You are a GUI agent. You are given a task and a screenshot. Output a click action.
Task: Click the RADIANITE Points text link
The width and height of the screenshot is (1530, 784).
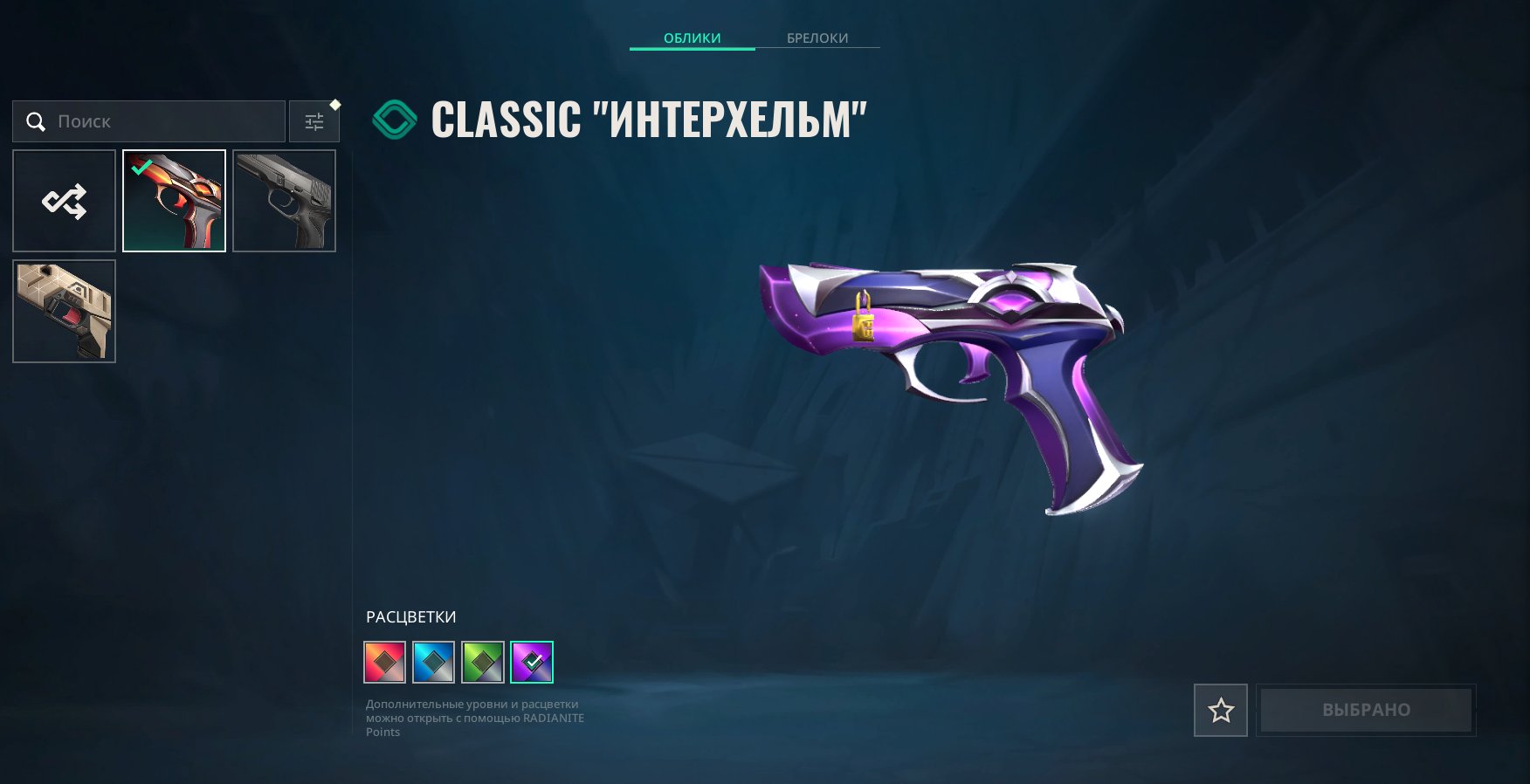[x=553, y=717]
